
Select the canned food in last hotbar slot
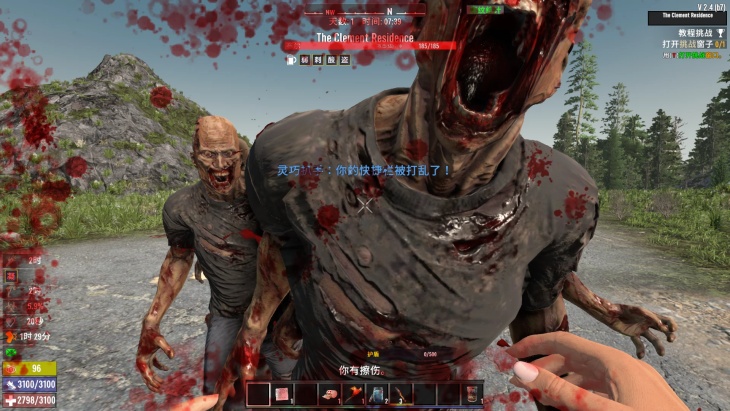click(471, 394)
